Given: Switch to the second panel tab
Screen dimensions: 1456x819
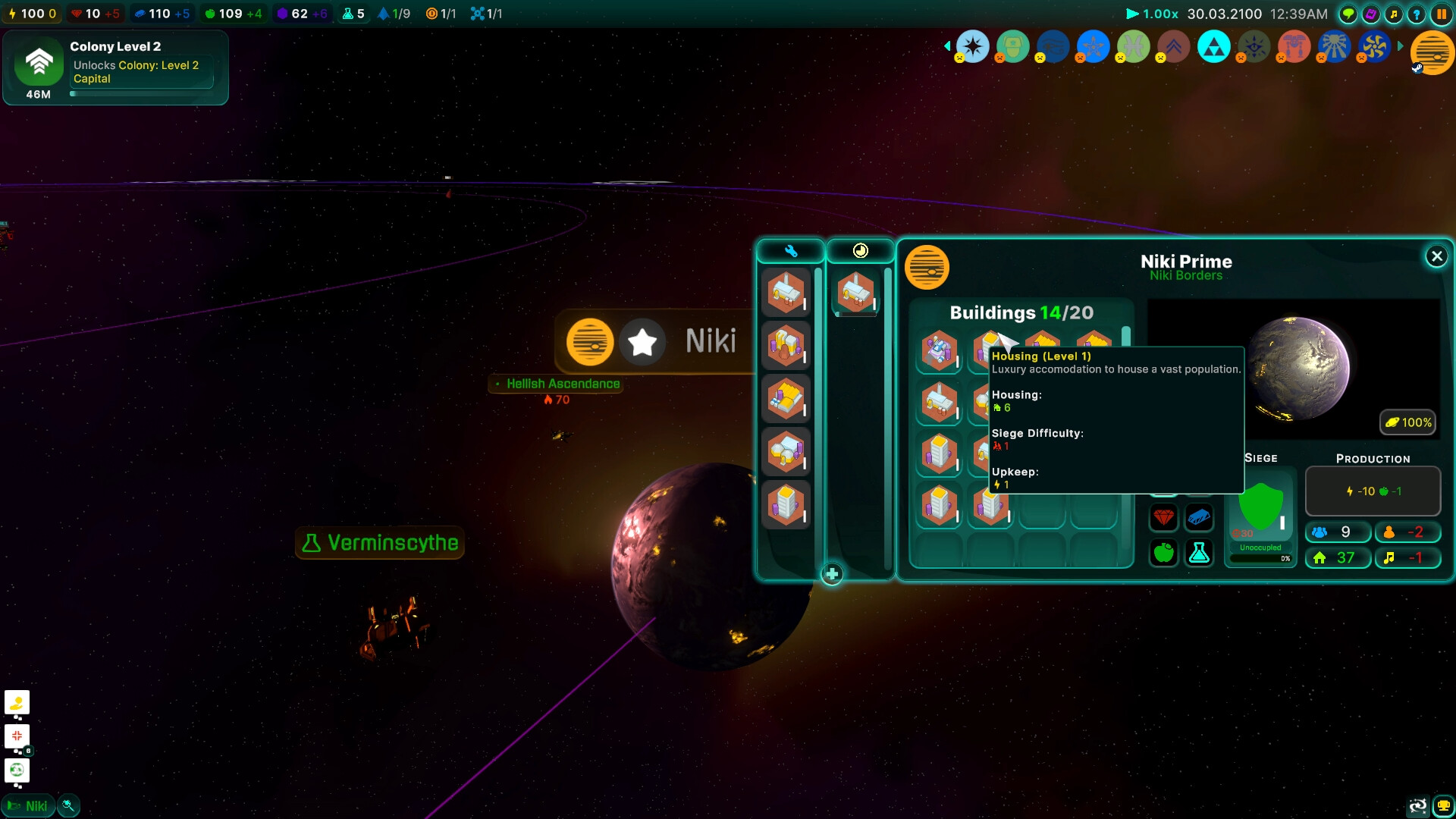Looking at the screenshot, I should click(861, 250).
